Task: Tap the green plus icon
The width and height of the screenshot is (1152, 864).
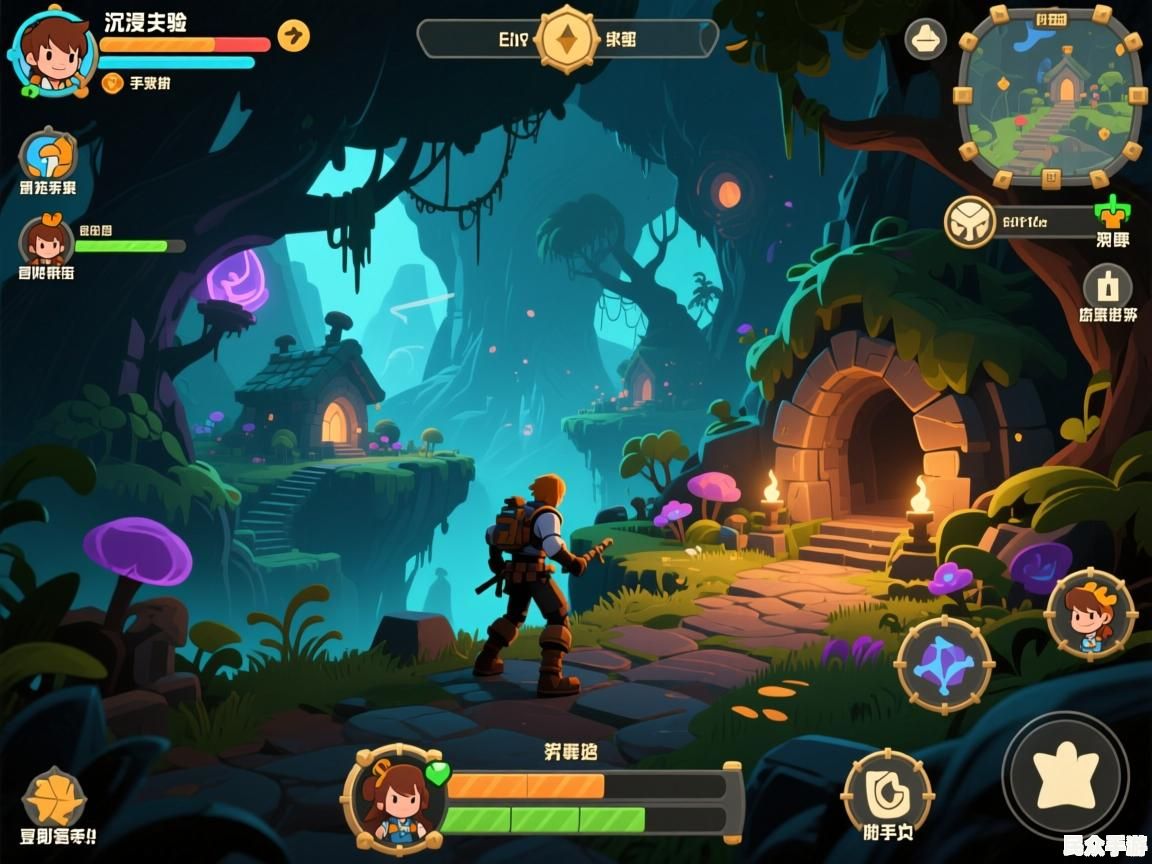Action: (1111, 212)
